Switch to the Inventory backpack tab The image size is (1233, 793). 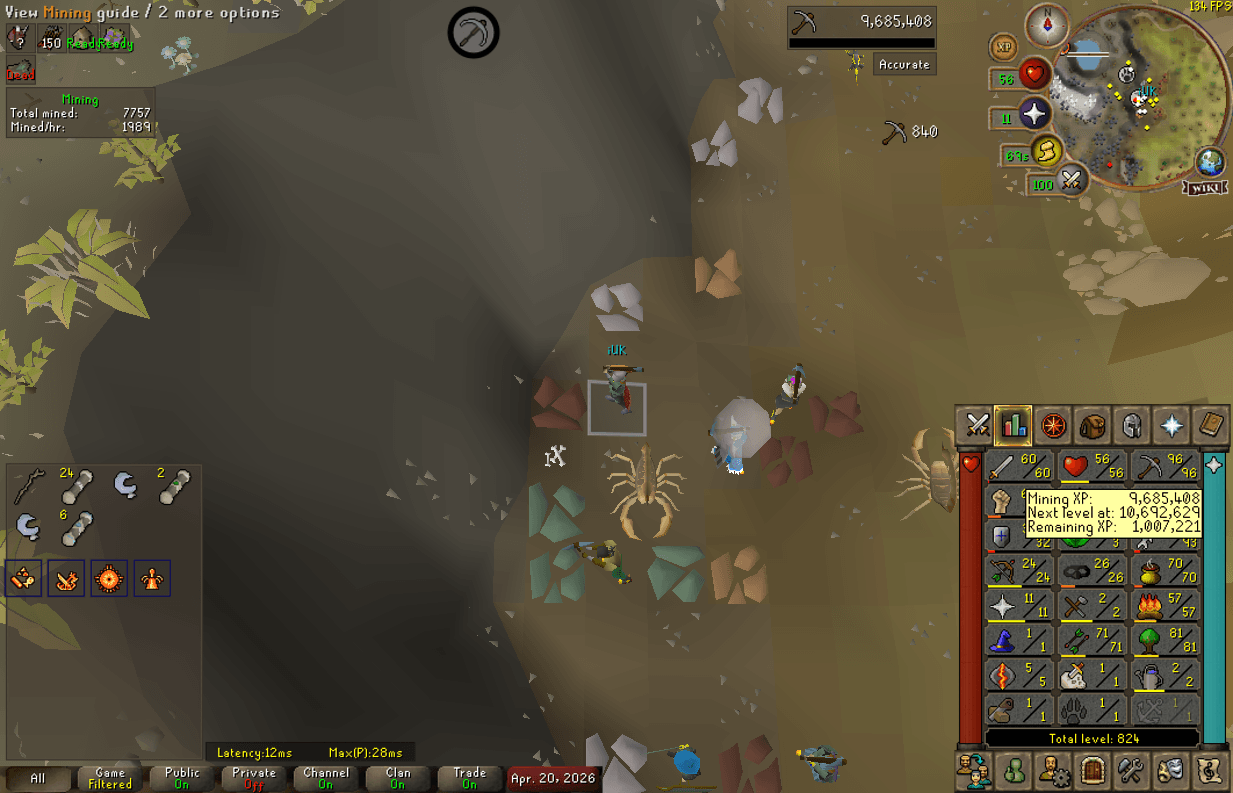[x=1092, y=426]
